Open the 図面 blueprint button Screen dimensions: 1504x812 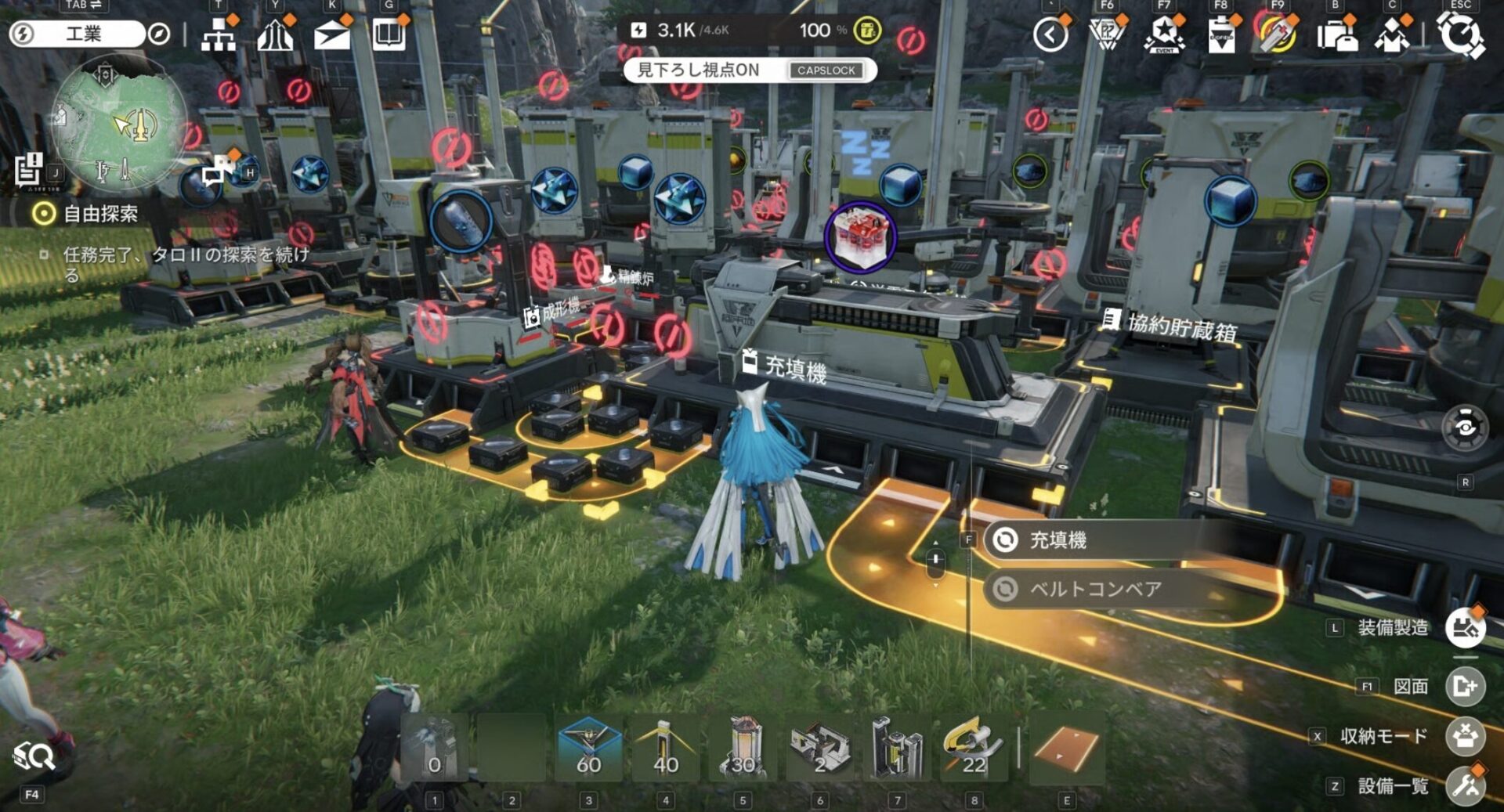pyautogui.click(x=1465, y=687)
